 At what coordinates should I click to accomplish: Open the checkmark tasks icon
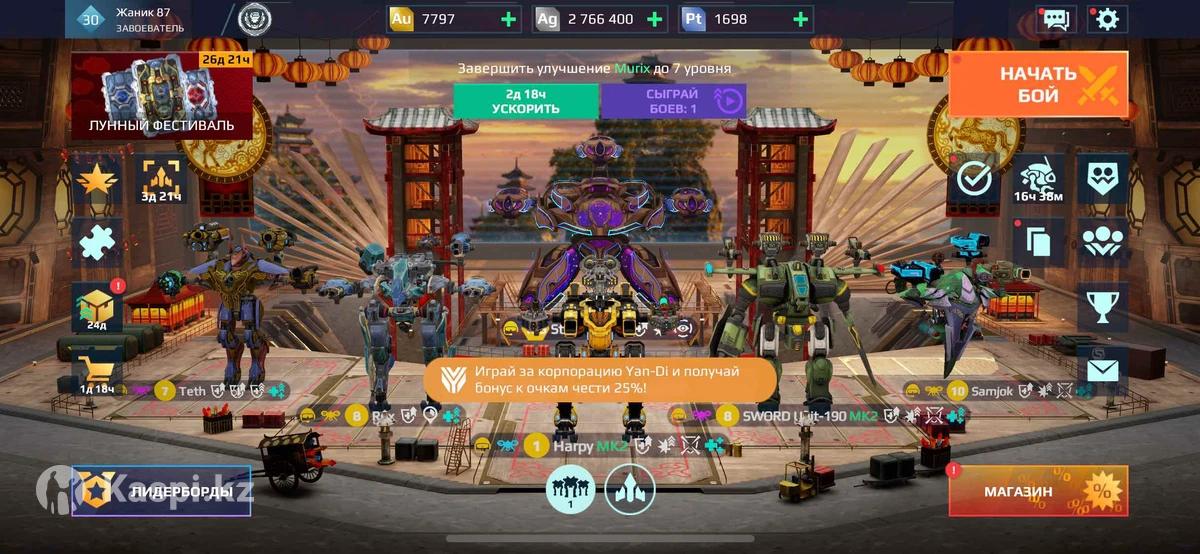(974, 179)
